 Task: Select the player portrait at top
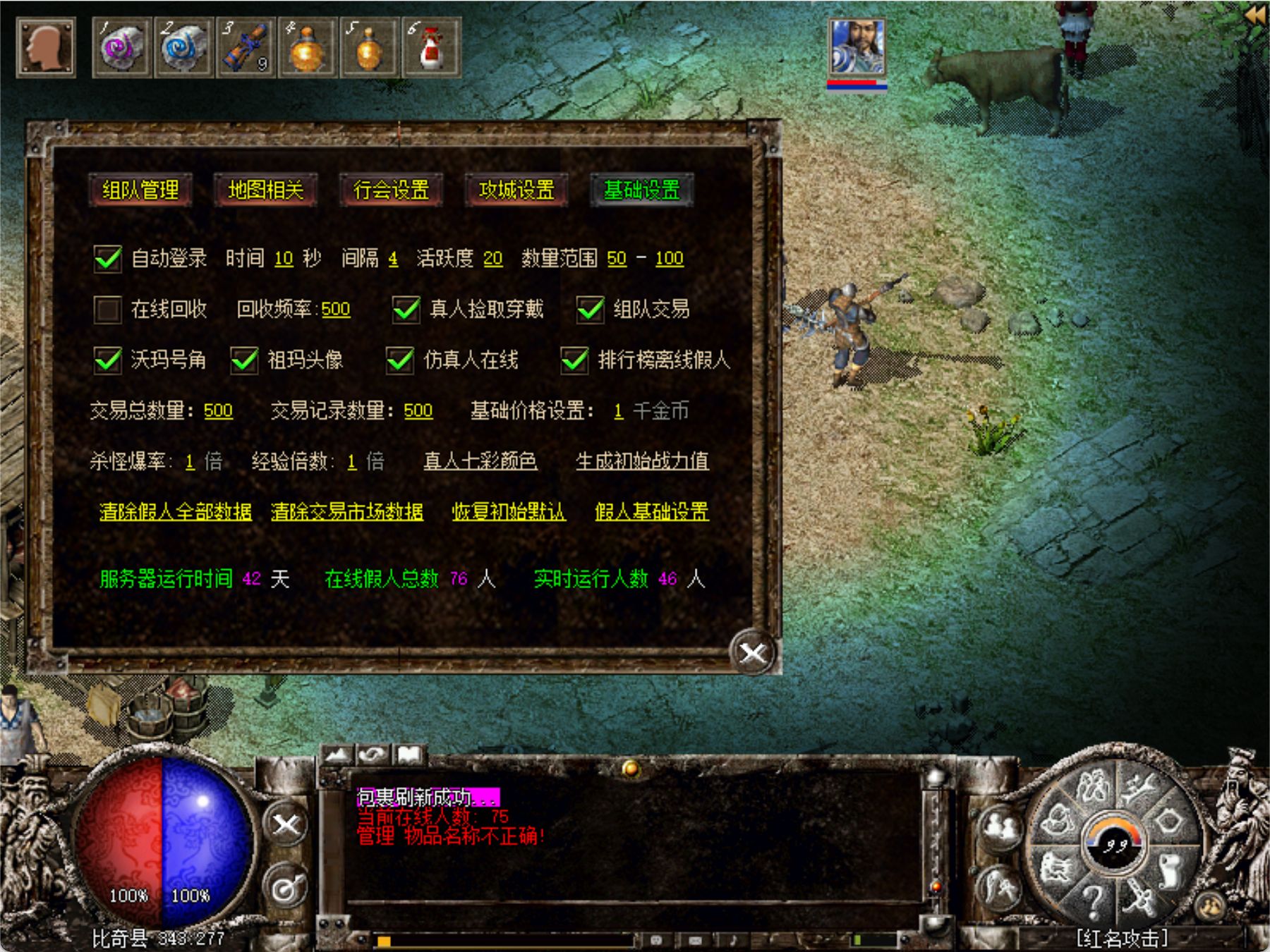coord(857,48)
